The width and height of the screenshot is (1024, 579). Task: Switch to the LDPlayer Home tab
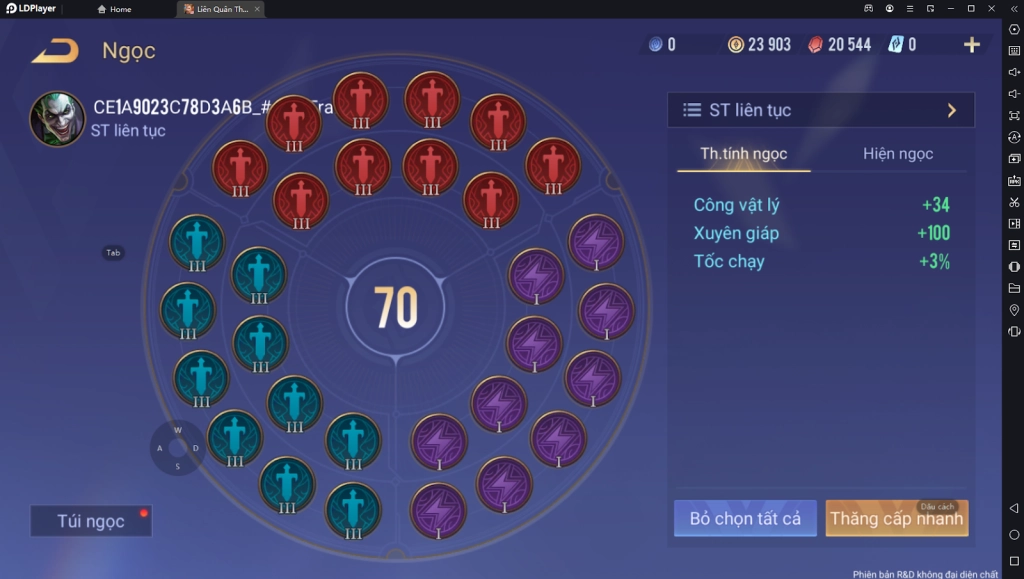click(114, 9)
